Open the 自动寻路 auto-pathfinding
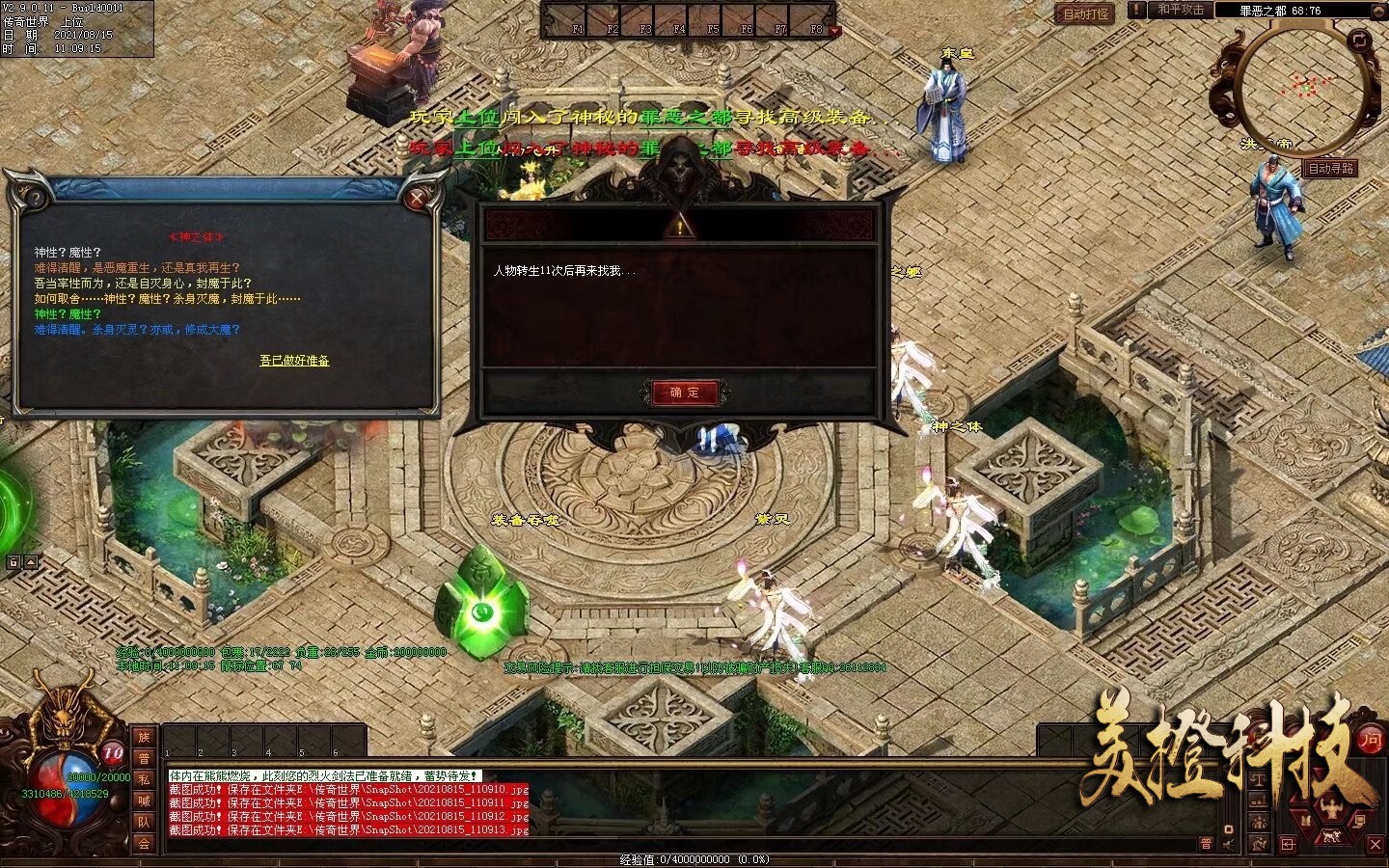Viewport: 1389px width, 868px height. (x=1331, y=168)
